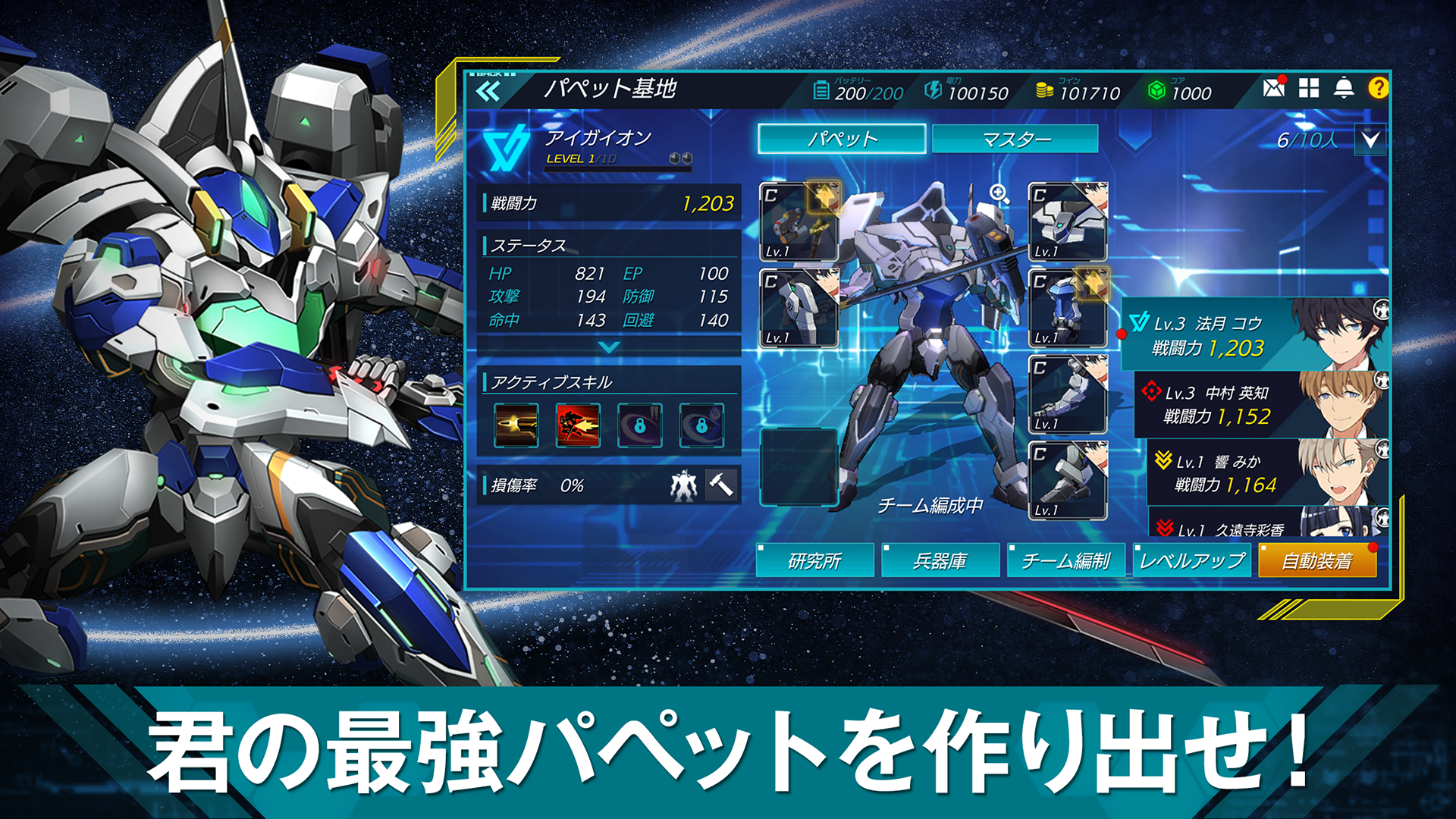Select the repair hammer icon
The width and height of the screenshot is (1456, 819).
[720, 486]
